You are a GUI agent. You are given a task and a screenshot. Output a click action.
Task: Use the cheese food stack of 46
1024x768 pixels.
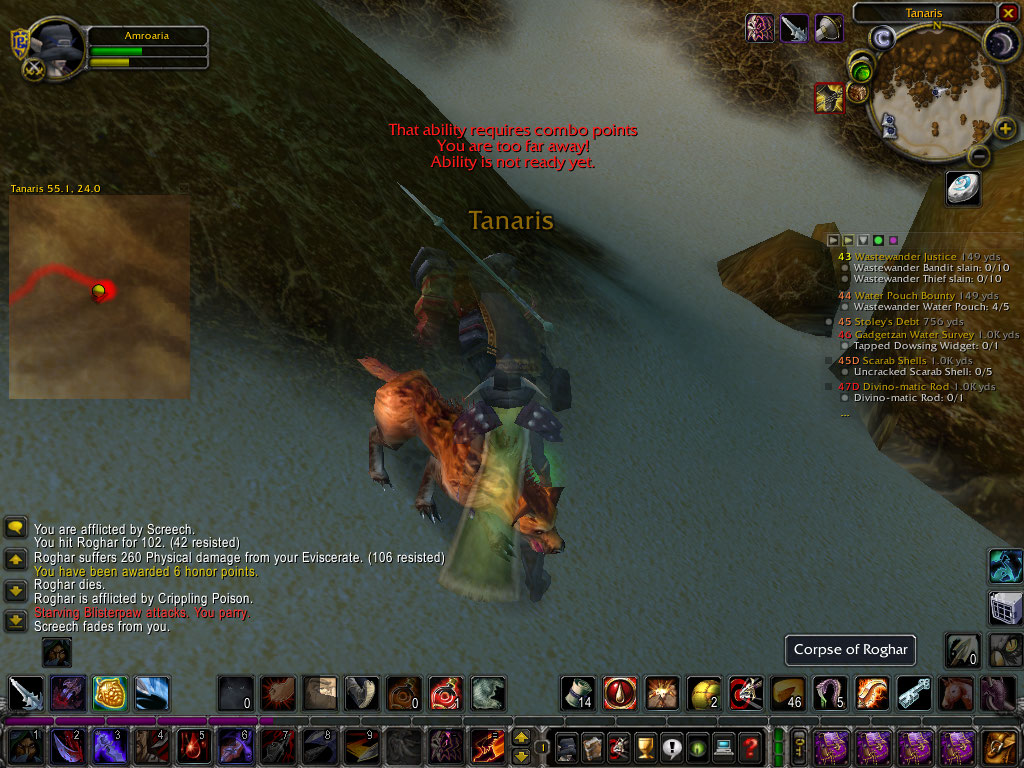pos(788,692)
